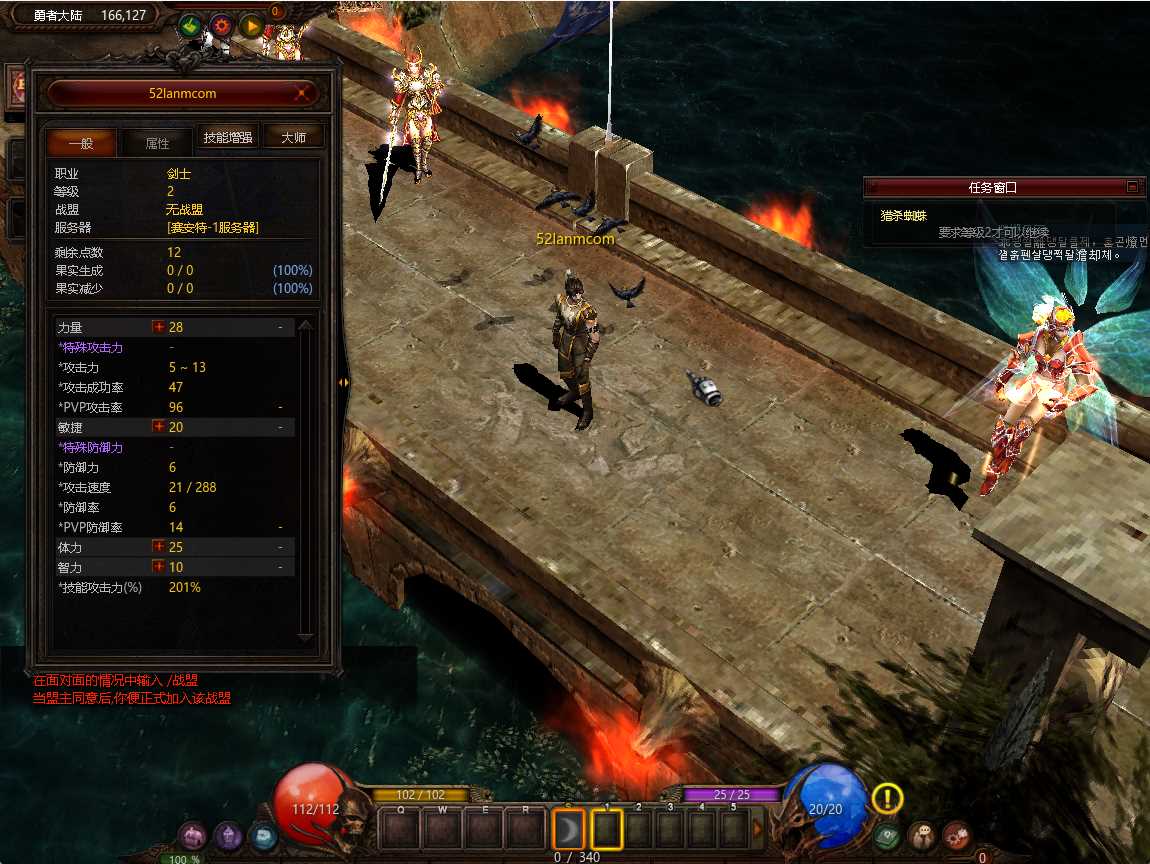The width and height of the screenshot is (1150, 864).
Task: Open the 技能增强 tab
Action: (x=228, y=138)
